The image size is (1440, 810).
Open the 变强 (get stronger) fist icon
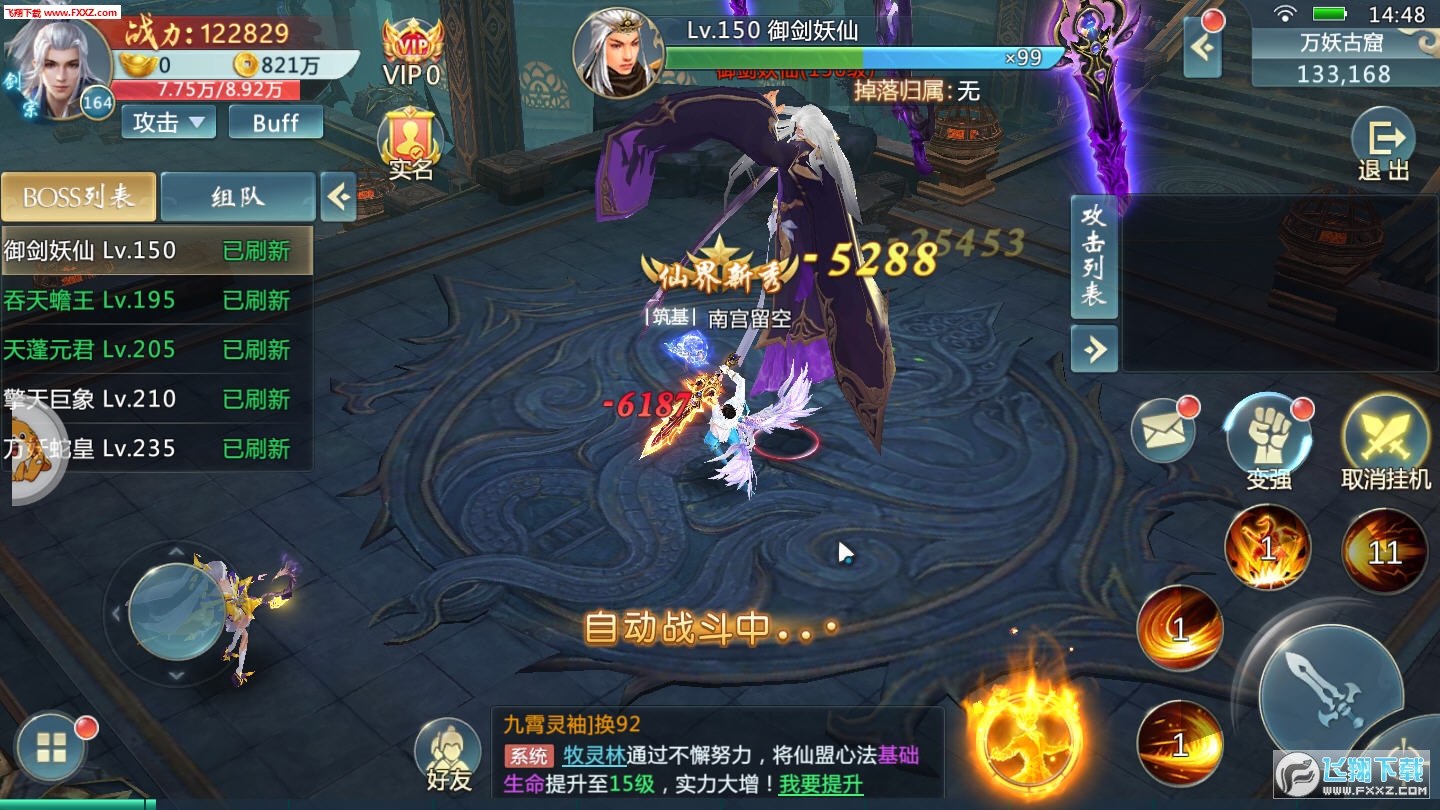(x=1269, y=432)
